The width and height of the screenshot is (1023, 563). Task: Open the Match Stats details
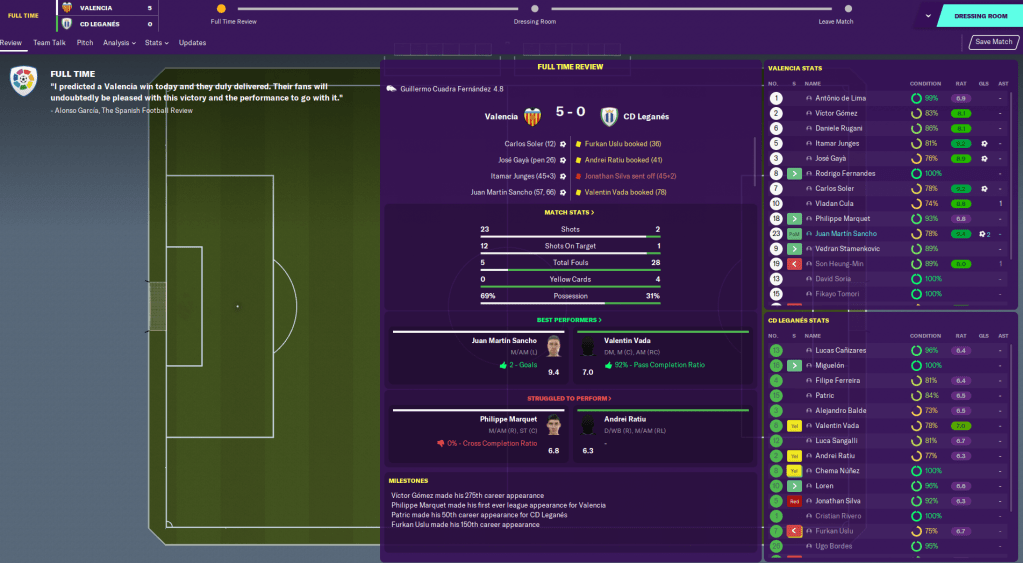(569, 213)
